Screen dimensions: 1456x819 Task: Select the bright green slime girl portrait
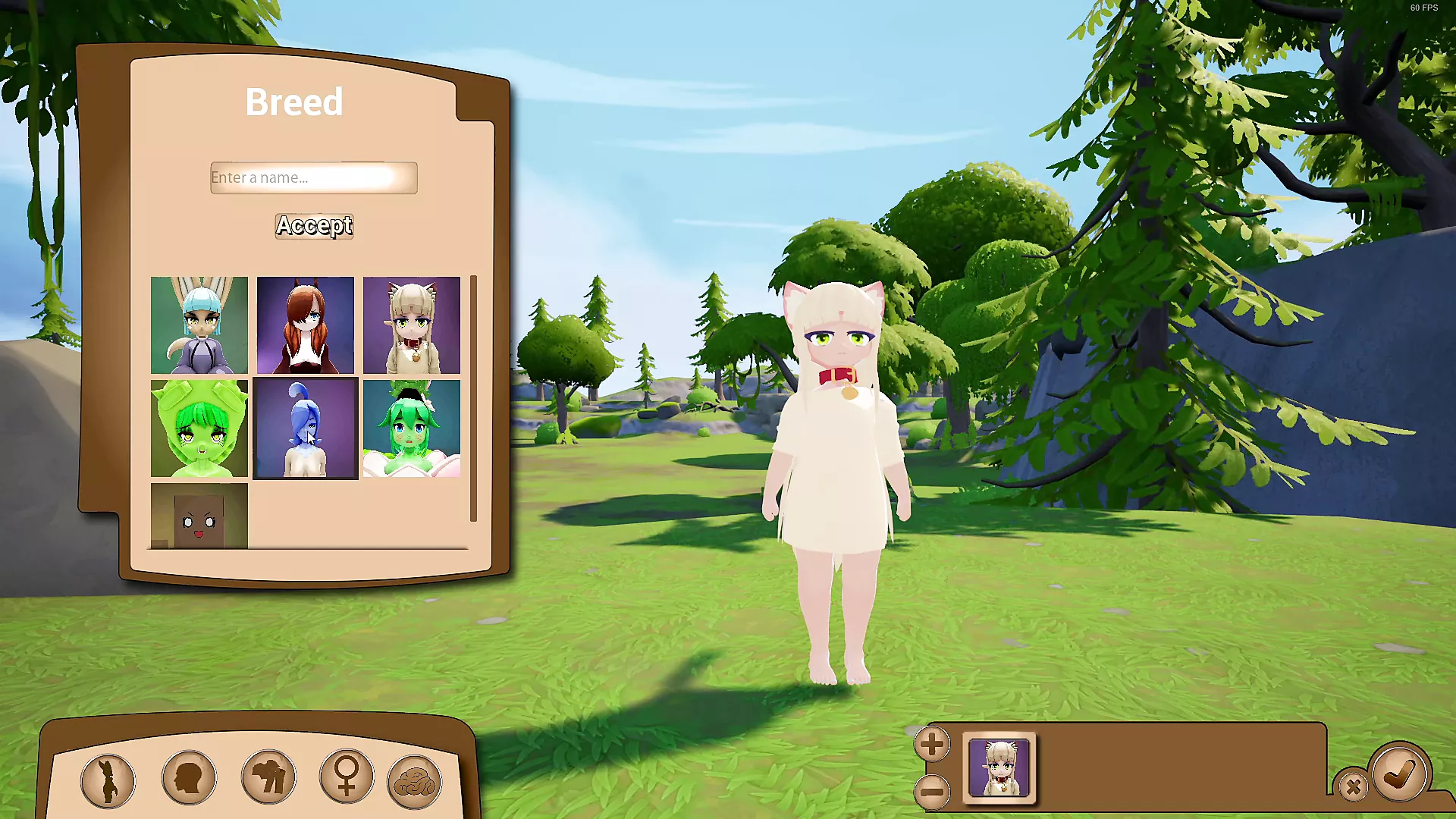coord(199,428)
